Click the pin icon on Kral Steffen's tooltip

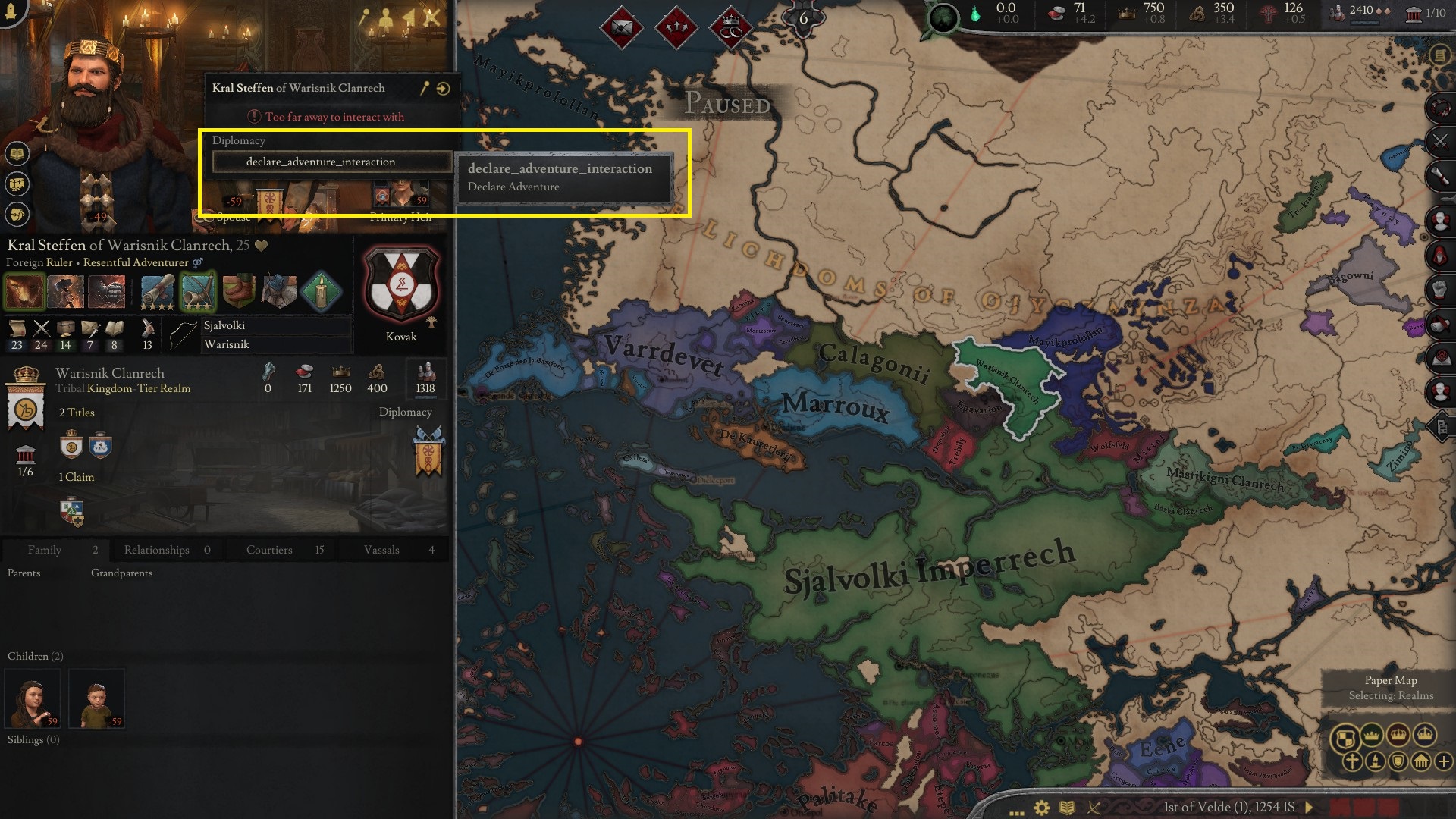pyautogui.click(x=422, y=88)
